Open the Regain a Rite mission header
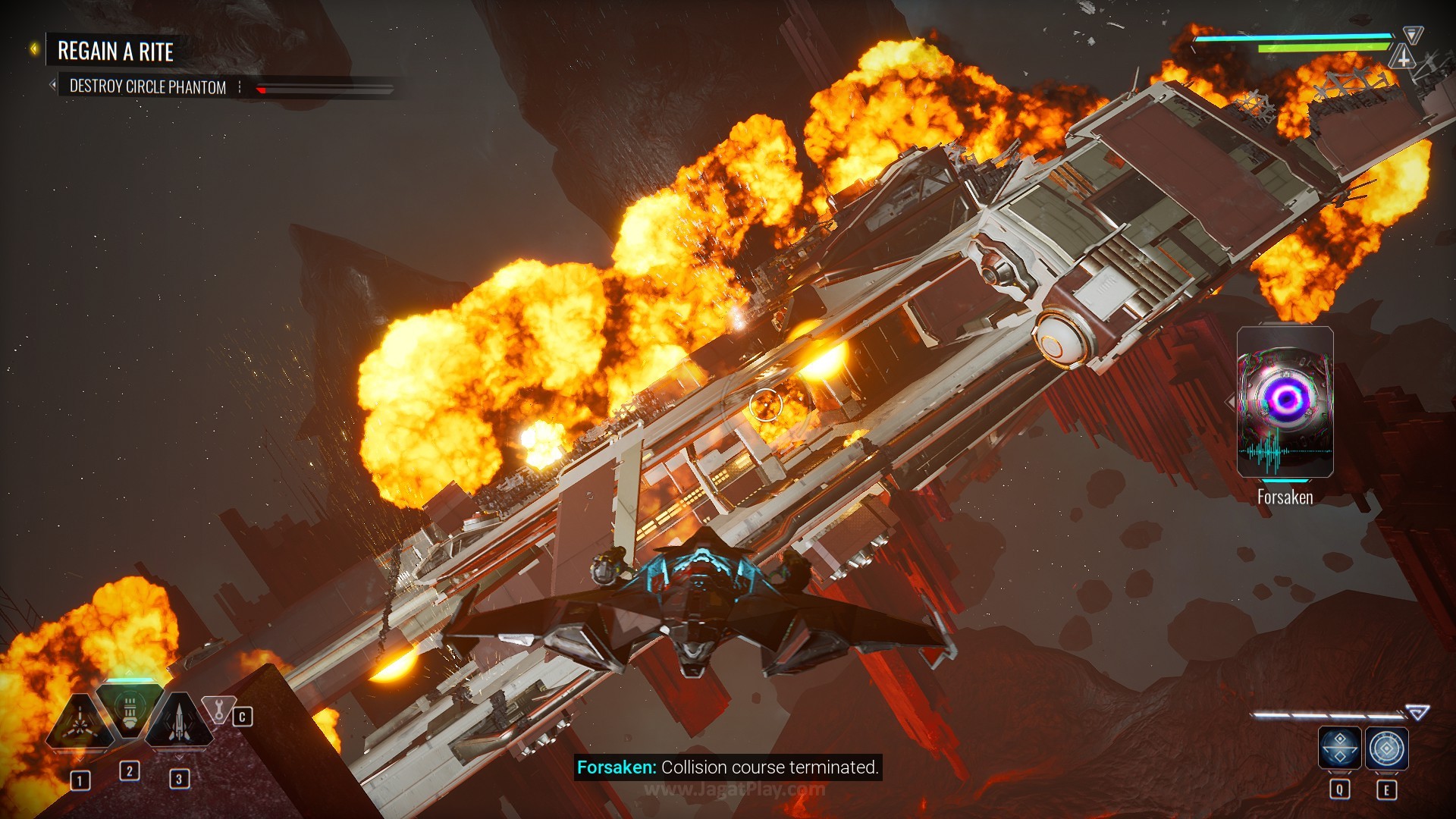The height and width of the screenshot is (819, 1456). coord(115,52)
